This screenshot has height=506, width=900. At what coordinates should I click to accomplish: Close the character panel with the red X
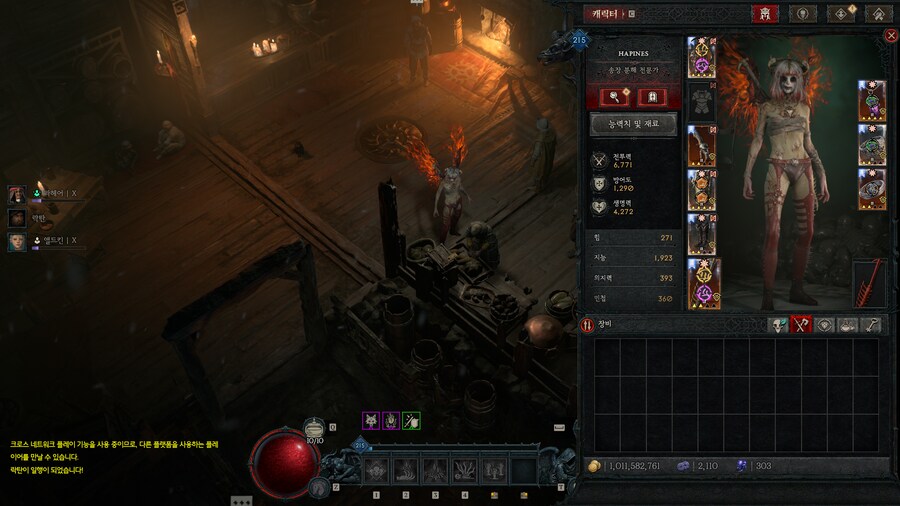[891, 36]
